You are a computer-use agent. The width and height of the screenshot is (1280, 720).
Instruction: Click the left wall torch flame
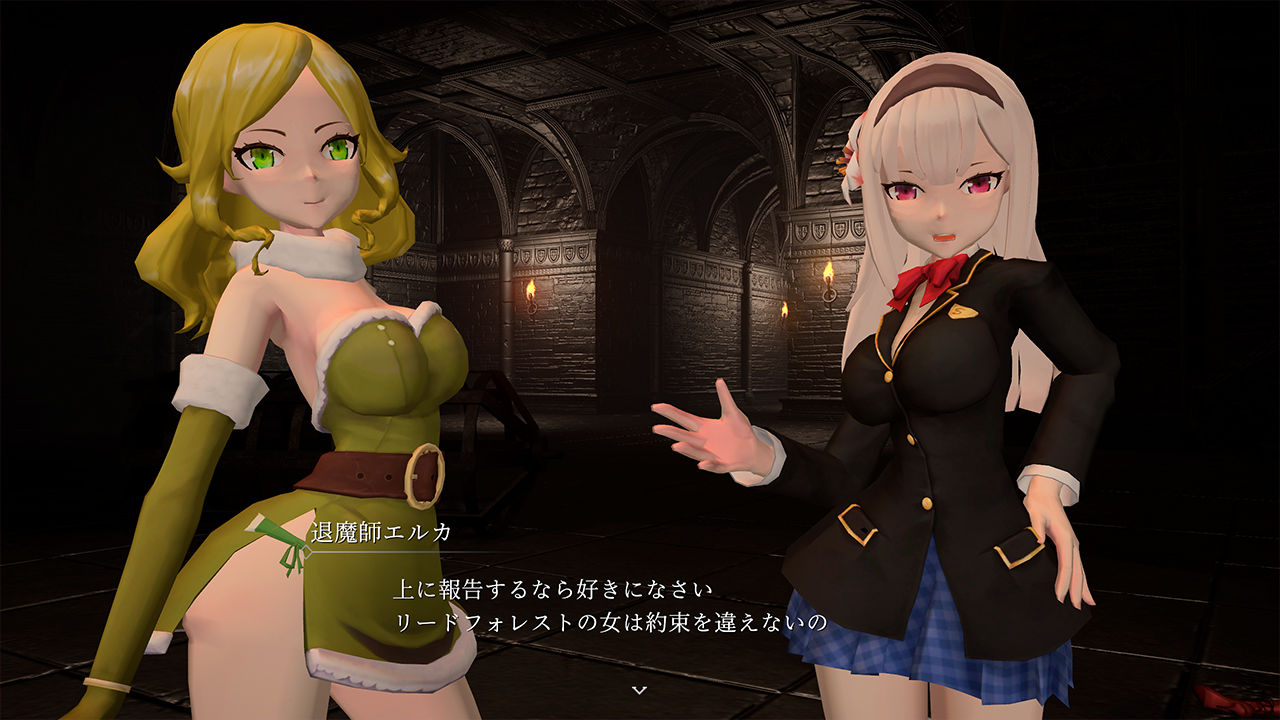[x=531, y=288]
